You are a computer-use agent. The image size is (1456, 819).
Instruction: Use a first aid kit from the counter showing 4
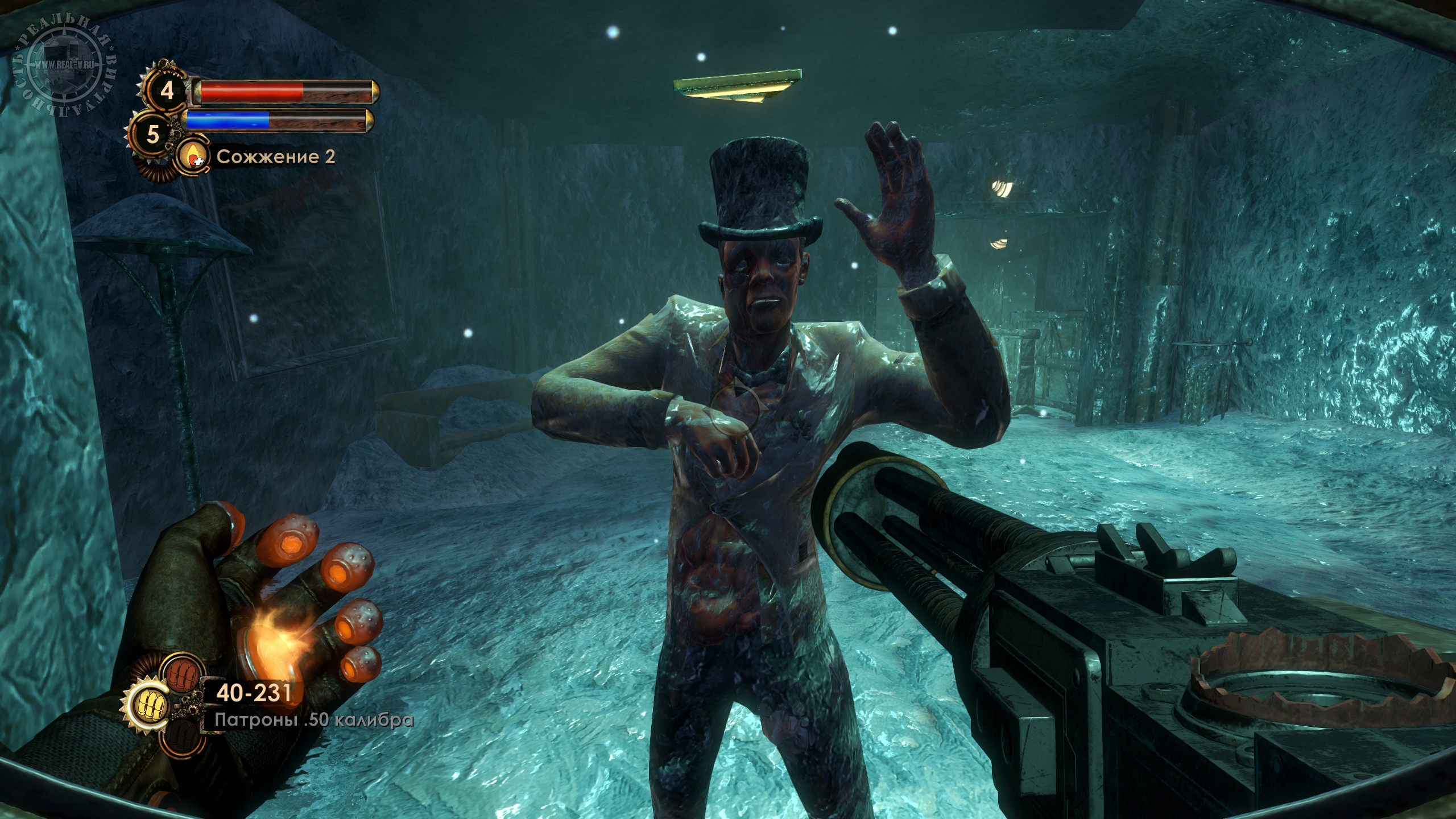167,92
